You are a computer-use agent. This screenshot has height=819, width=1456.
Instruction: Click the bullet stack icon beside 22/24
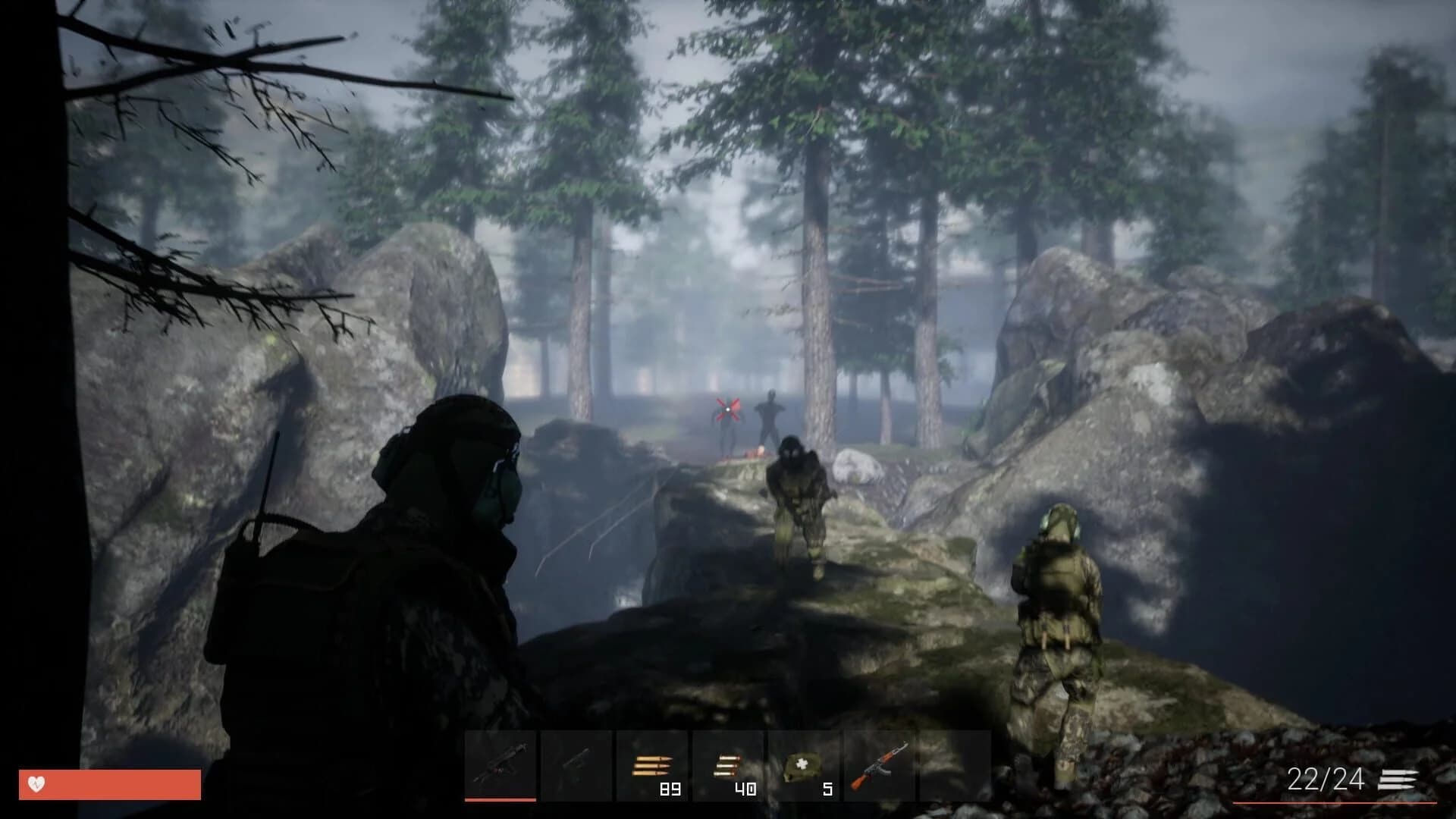[1398, 780]
